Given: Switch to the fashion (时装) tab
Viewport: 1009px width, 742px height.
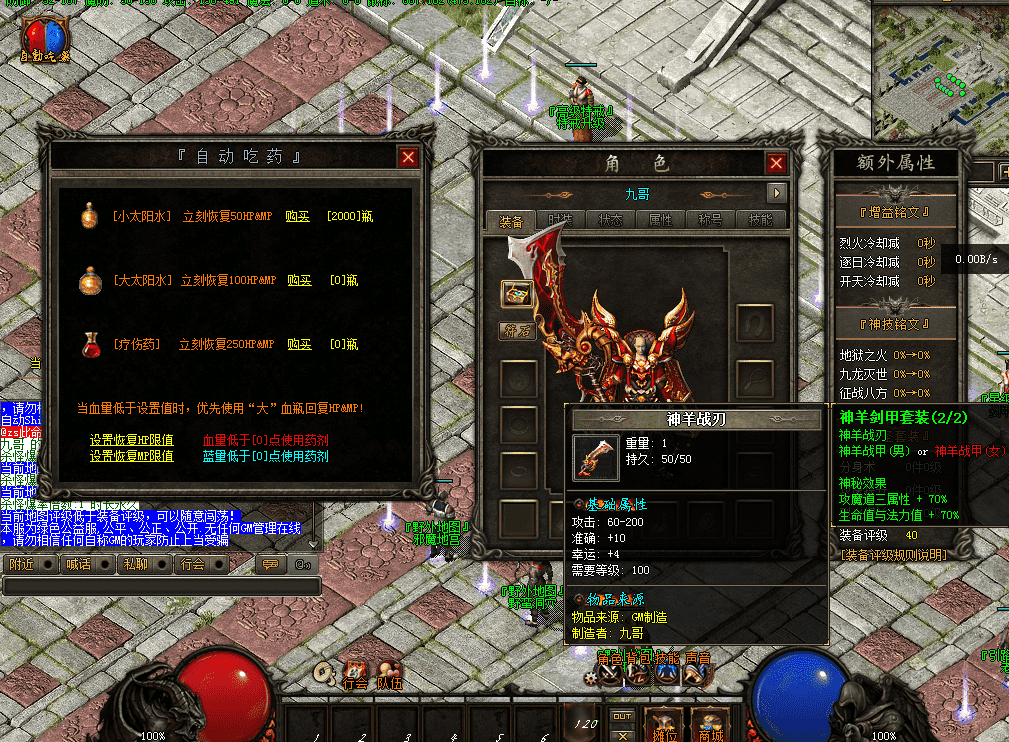Looking at the screenshot, I should point(561,221).
